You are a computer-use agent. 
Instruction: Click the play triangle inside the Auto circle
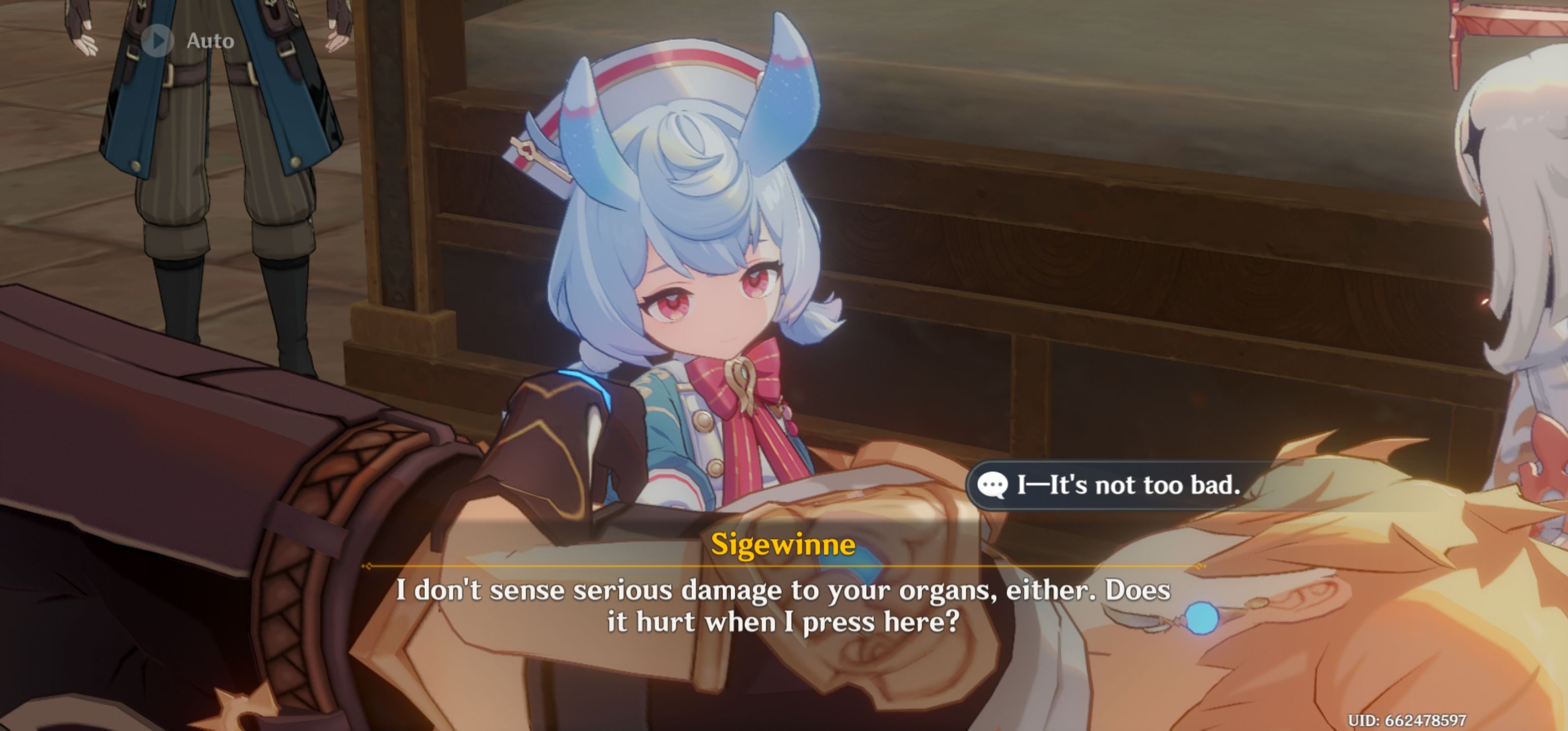160,42
